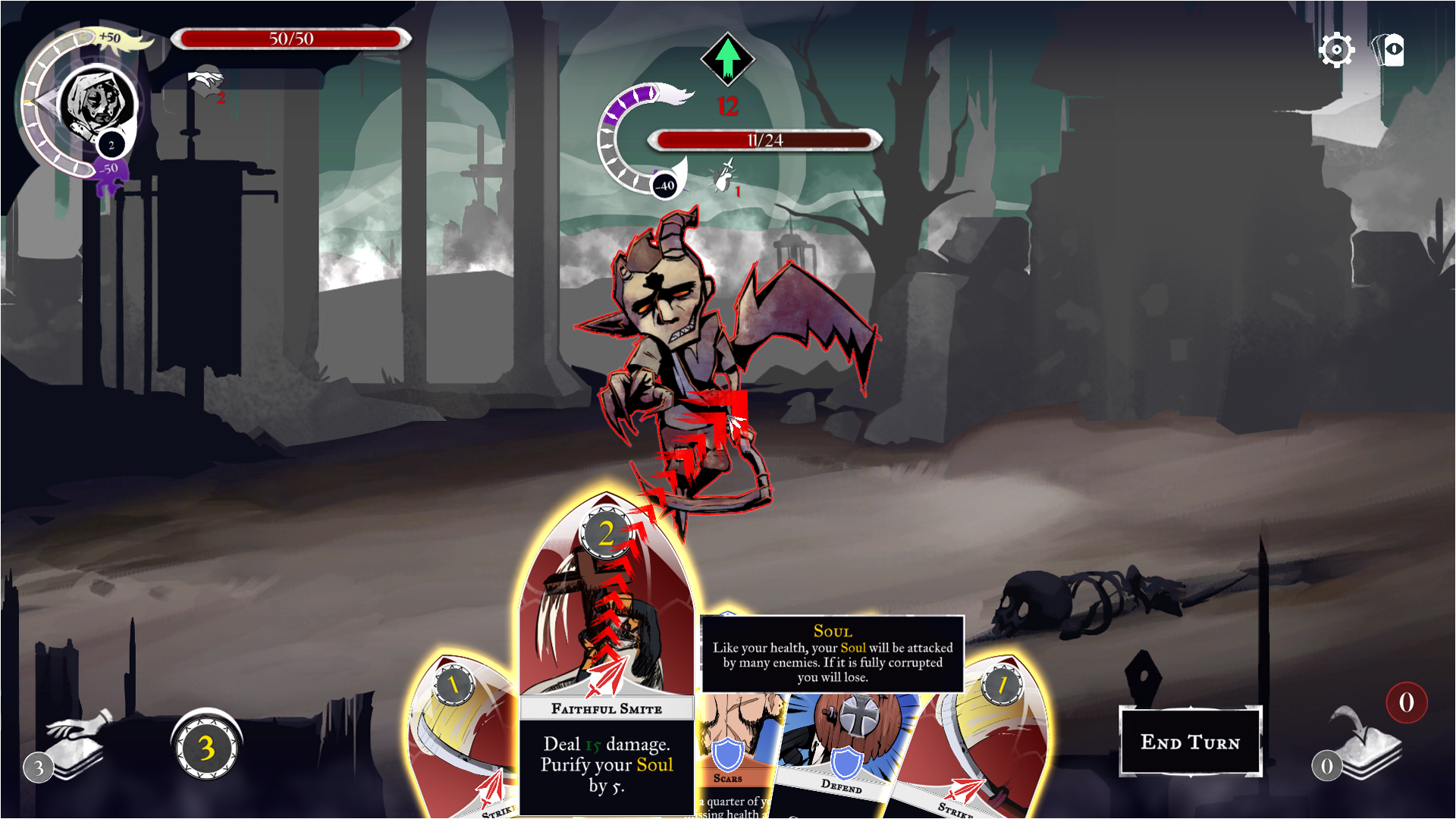Click the hooded player portrait
Image resolution: width=1456 pixels, height=819 pixels.
click(96, 102)
